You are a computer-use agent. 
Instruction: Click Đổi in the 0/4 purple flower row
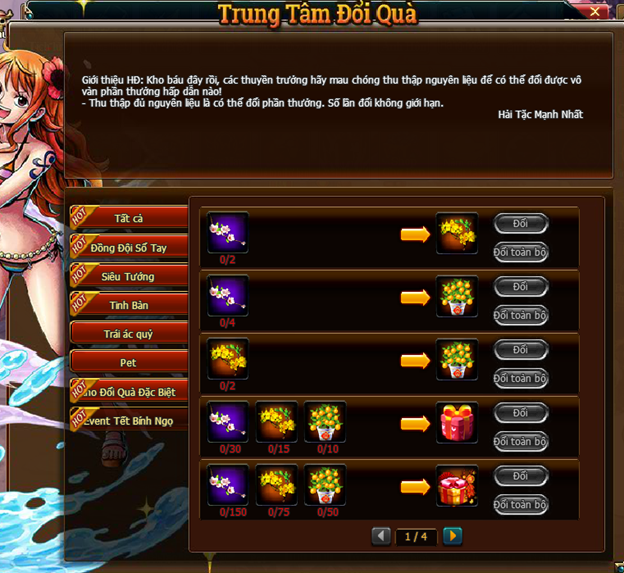521,287
